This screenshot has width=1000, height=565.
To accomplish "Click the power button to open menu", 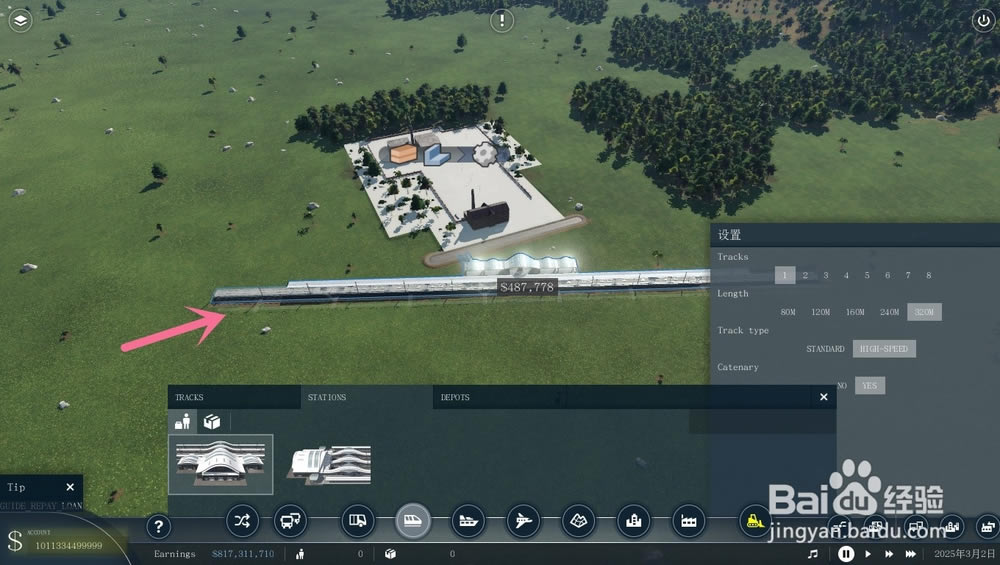I will coord(980,20).
